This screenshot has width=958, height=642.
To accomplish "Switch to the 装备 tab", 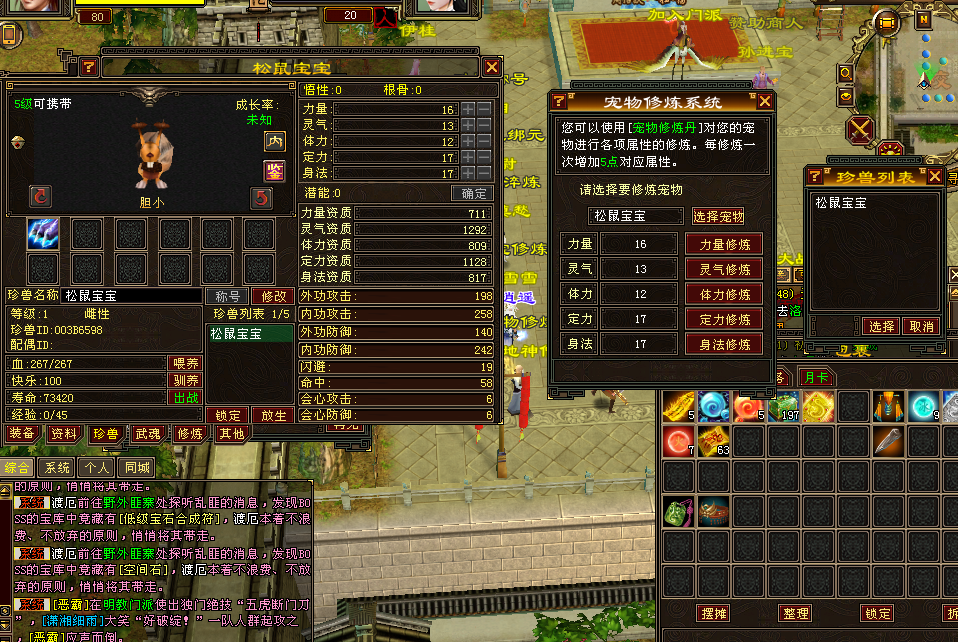I will pos(22,434).
